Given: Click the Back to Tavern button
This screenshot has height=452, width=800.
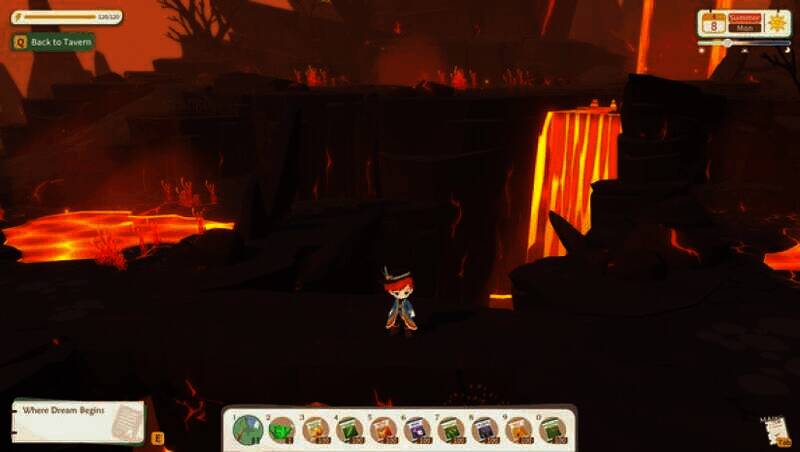Looking at the screenshot, I should pos(53,42).
